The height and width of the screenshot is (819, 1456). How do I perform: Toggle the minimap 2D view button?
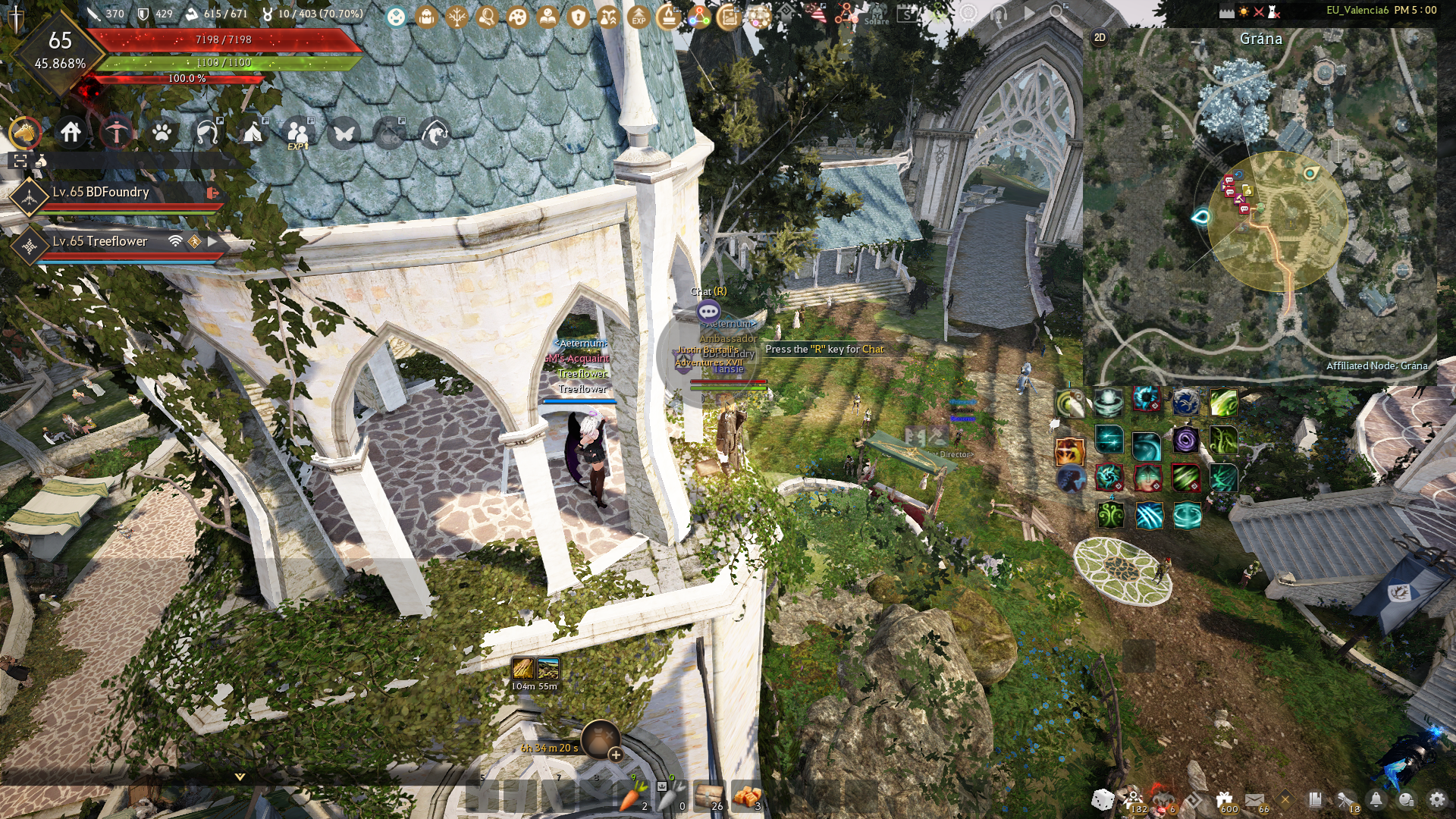[1100, 38]
